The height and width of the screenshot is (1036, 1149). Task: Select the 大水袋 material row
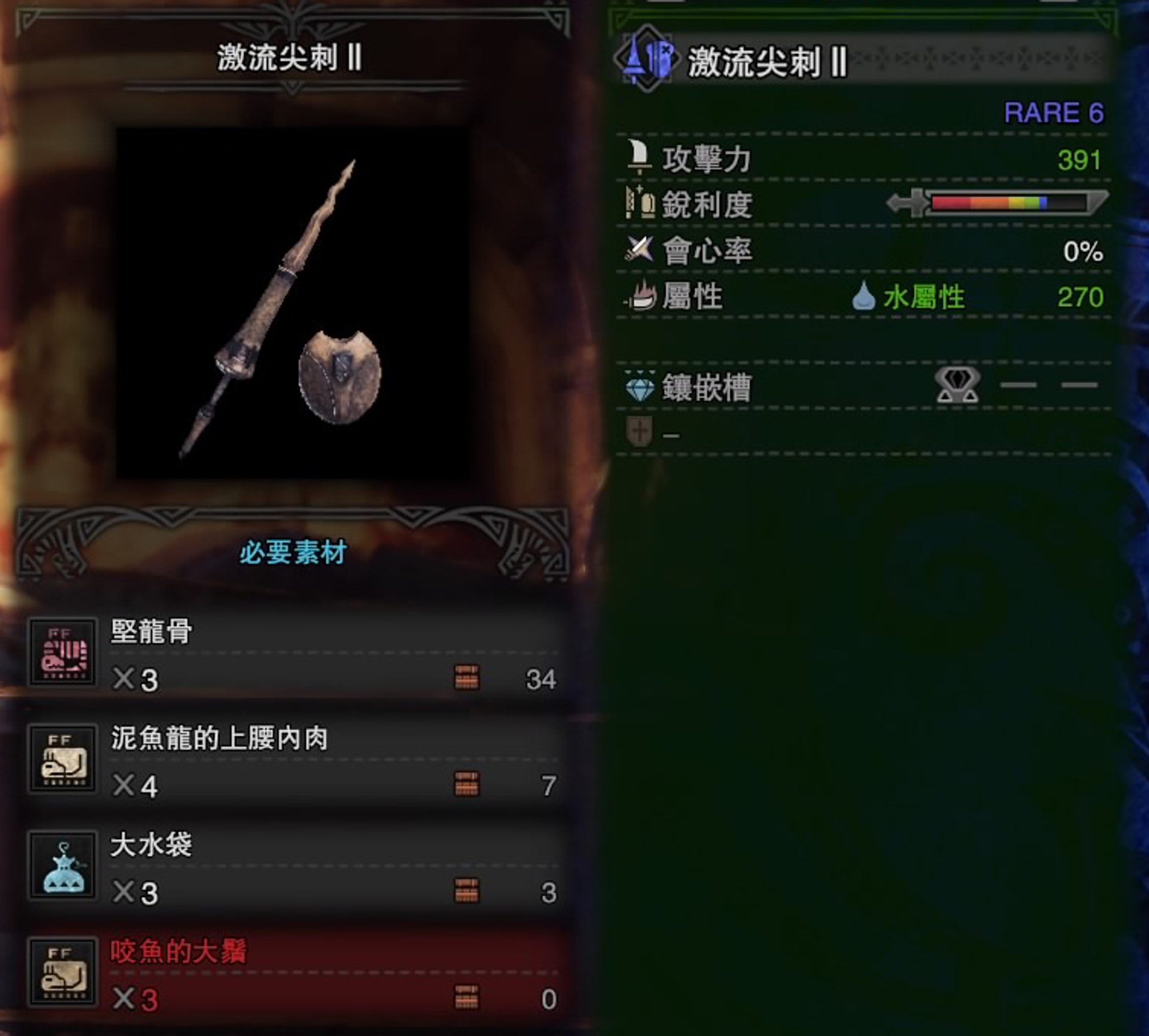[x=293, y=867]
